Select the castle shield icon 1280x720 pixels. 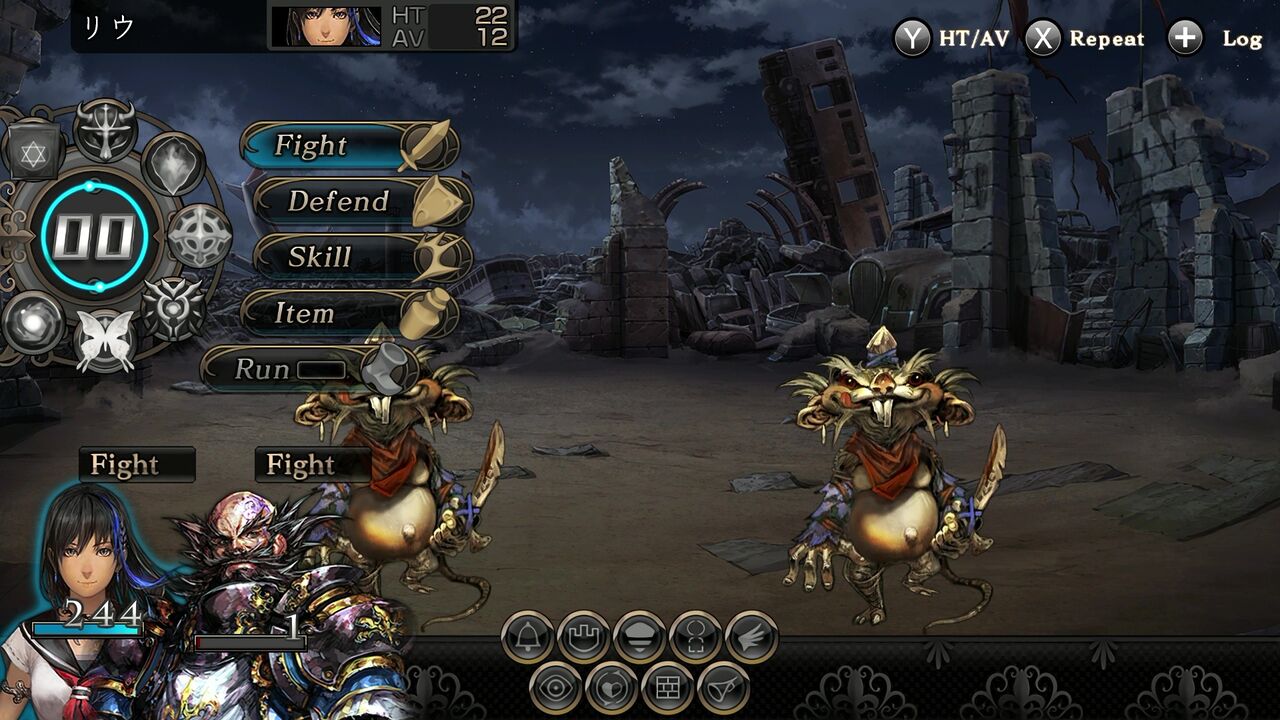coord(584,637)
